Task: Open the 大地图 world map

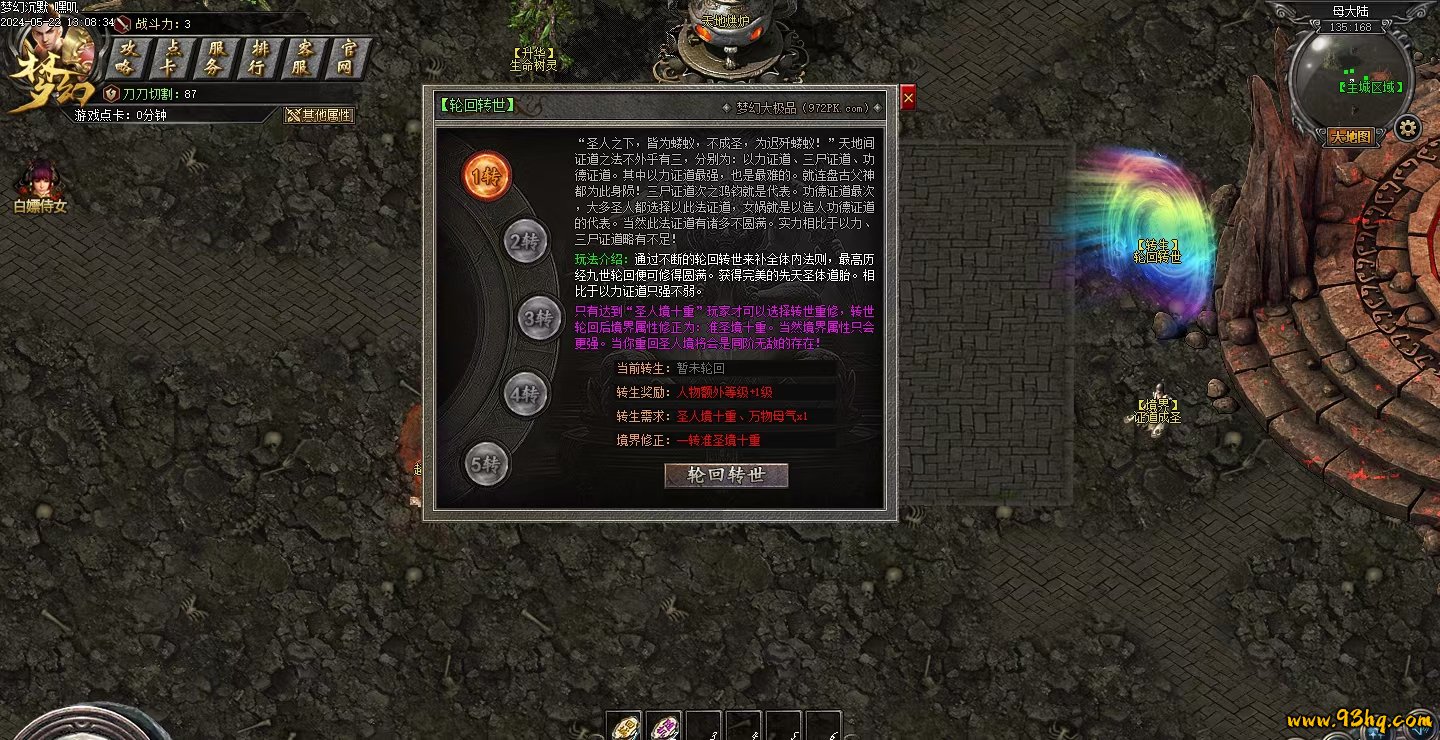Action: click(x=1350, y=137)
